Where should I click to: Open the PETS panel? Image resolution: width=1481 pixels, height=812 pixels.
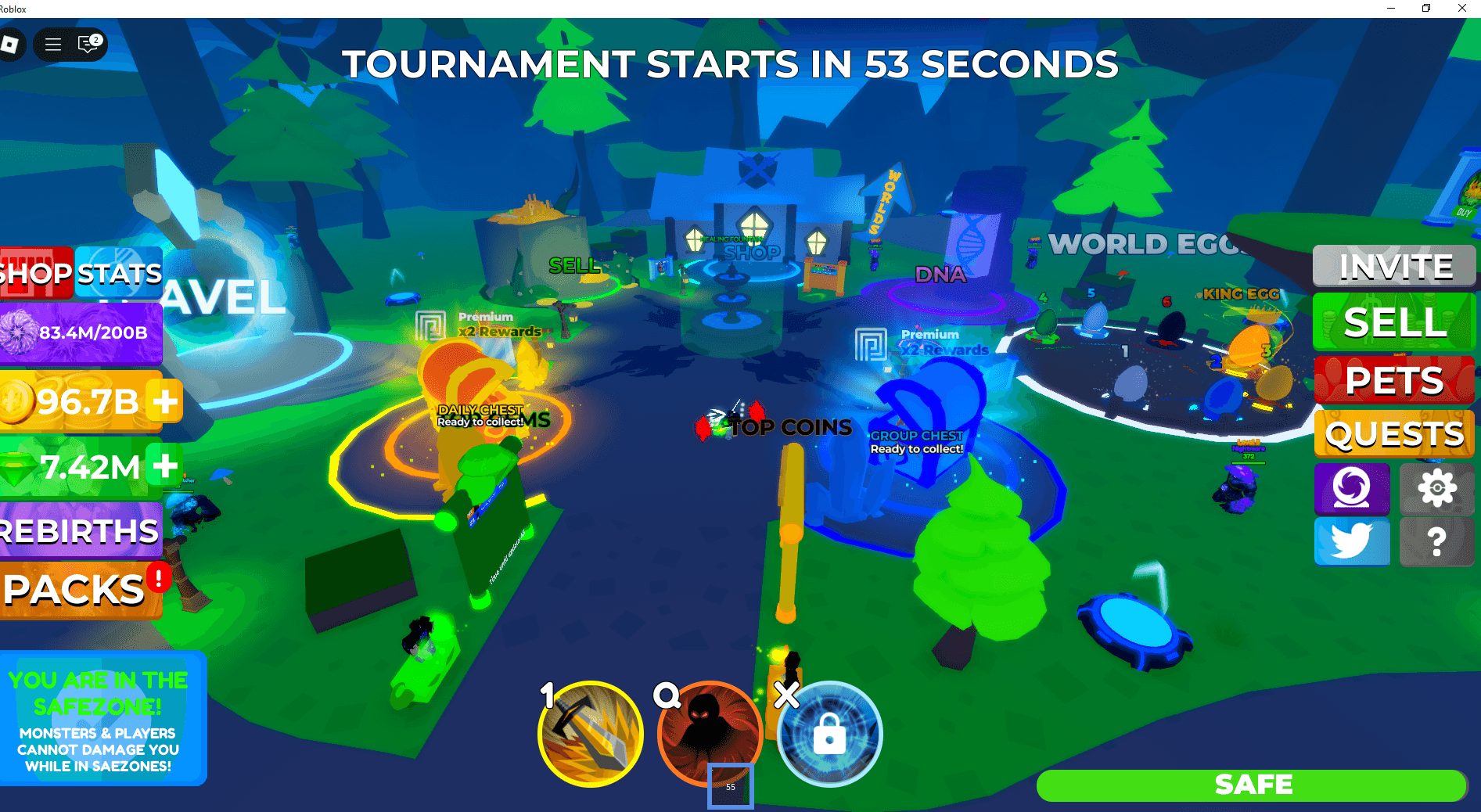[1394, 380]
